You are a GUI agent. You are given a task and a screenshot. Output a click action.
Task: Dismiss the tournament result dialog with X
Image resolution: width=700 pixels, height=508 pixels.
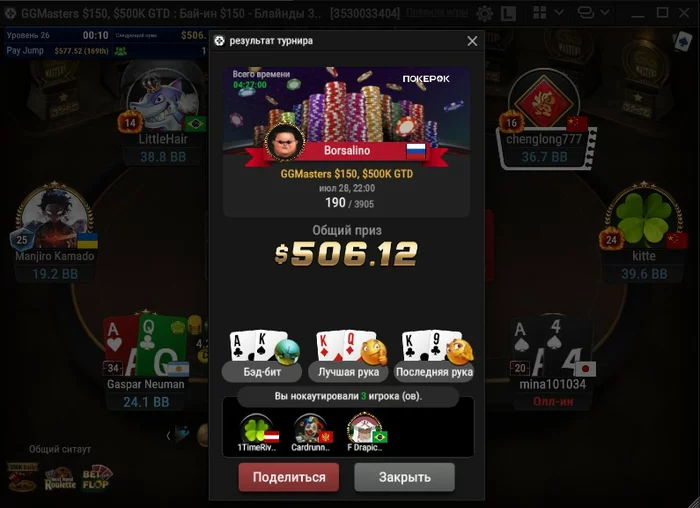[472, 41]
